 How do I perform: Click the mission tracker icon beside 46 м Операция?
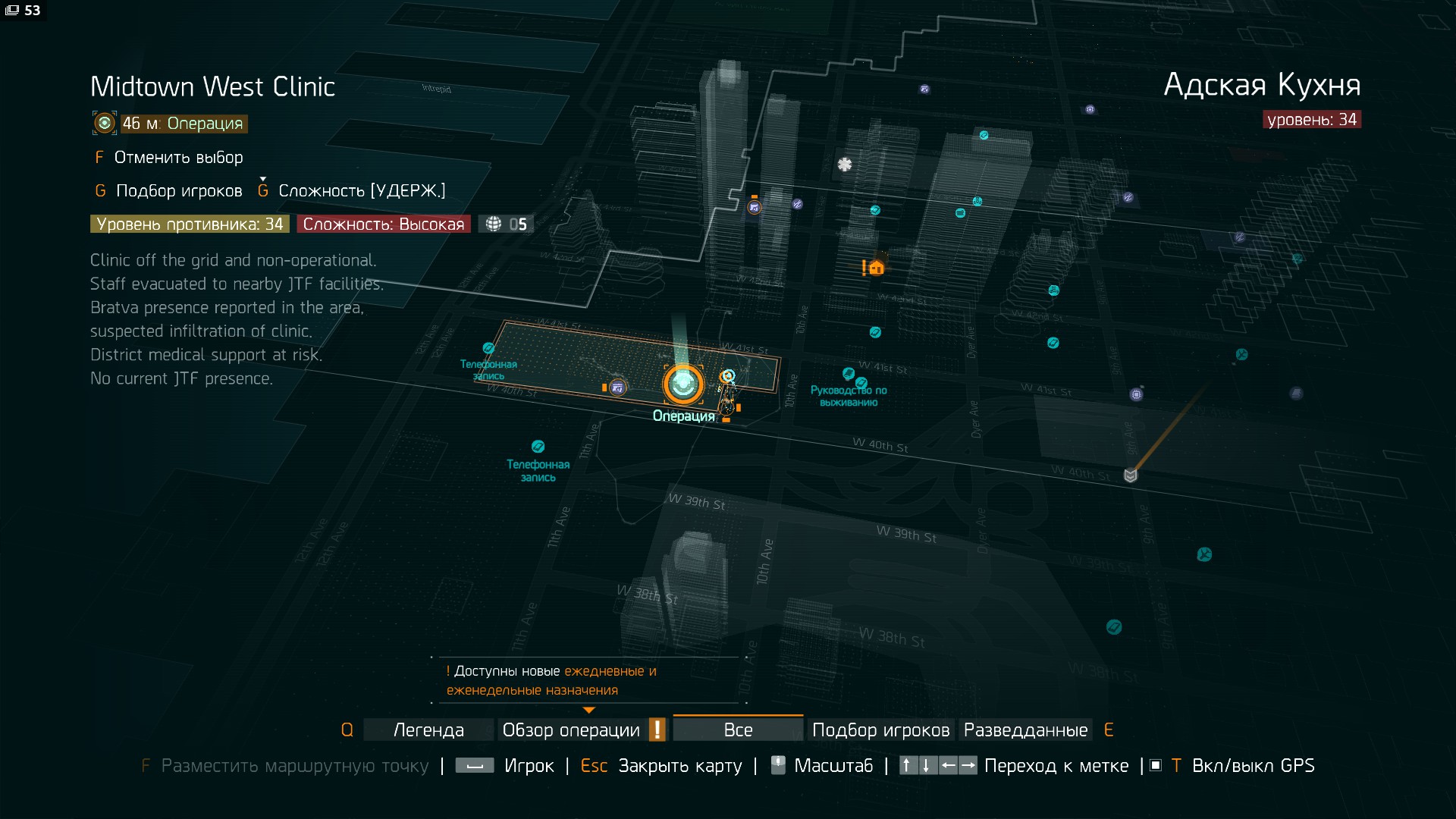click(104, 123)
